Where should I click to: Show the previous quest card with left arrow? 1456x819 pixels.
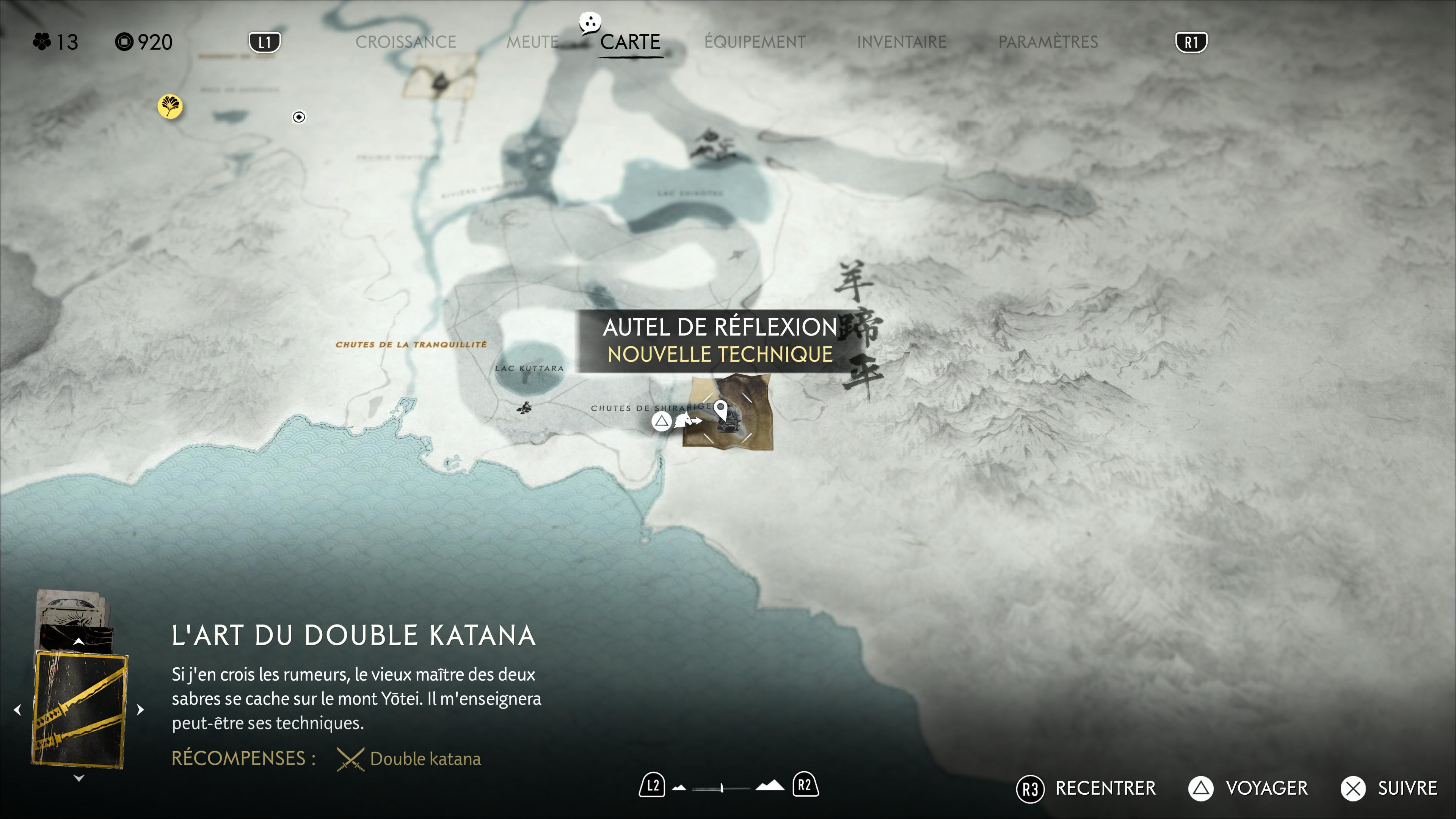pos(17,709)
